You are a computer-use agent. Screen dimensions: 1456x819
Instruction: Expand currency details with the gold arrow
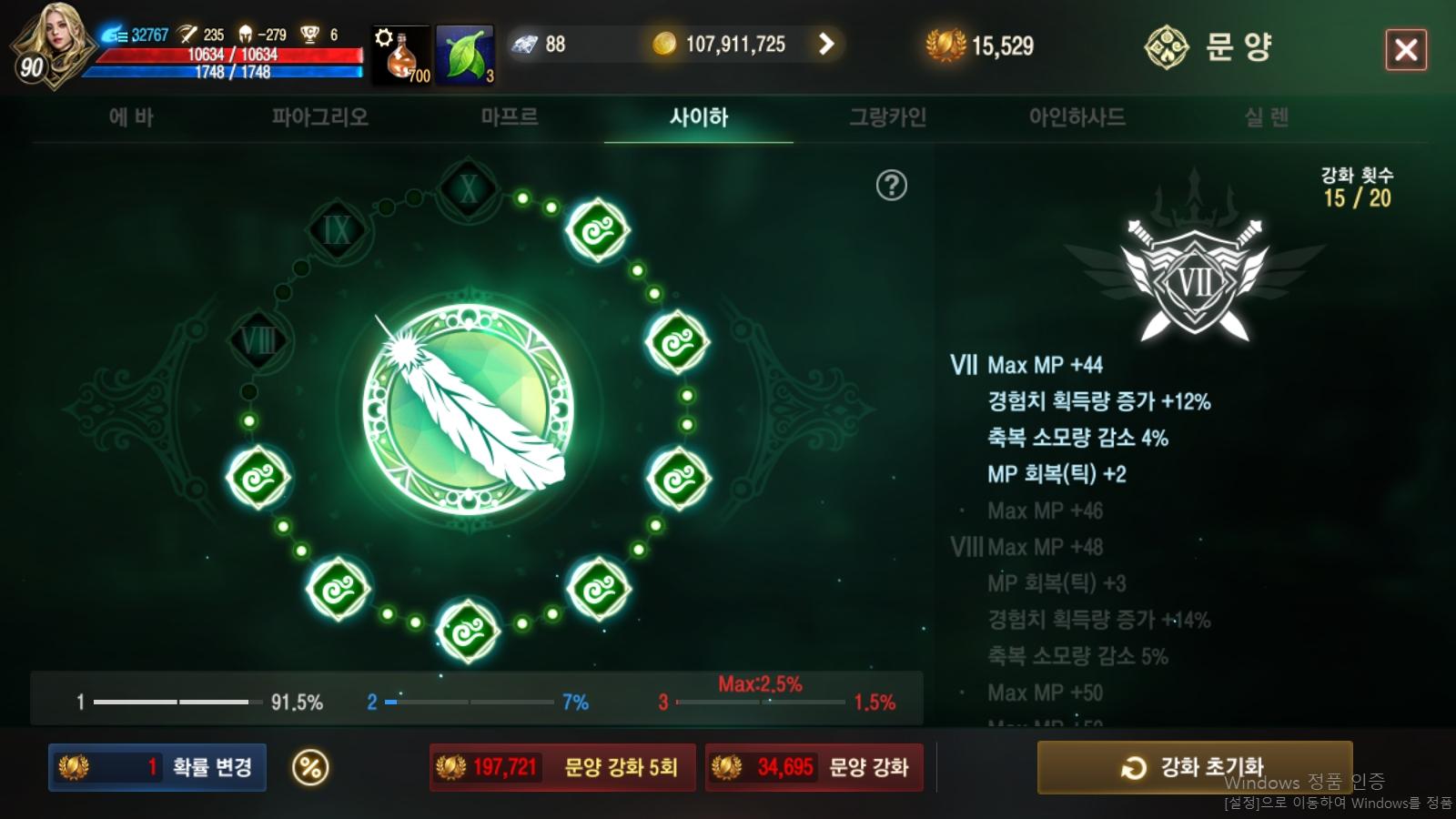tap(826, 43)
